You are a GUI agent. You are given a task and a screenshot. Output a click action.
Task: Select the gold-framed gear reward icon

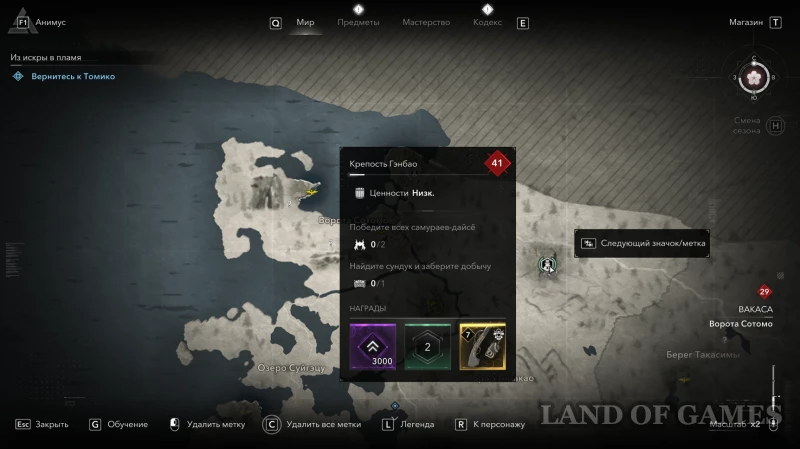(x=482, y=346)
